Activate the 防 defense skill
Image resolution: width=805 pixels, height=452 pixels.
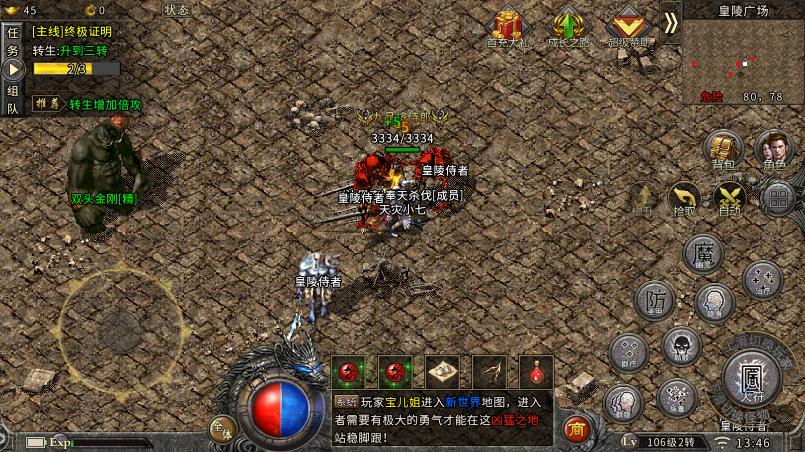coord(656,300)
